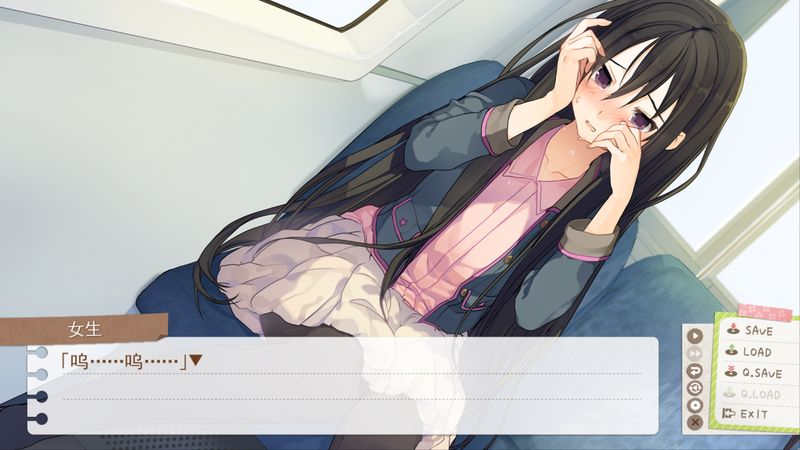Open the backlog history icon
This screenshot has height=450, width=800.
(696, 388)
